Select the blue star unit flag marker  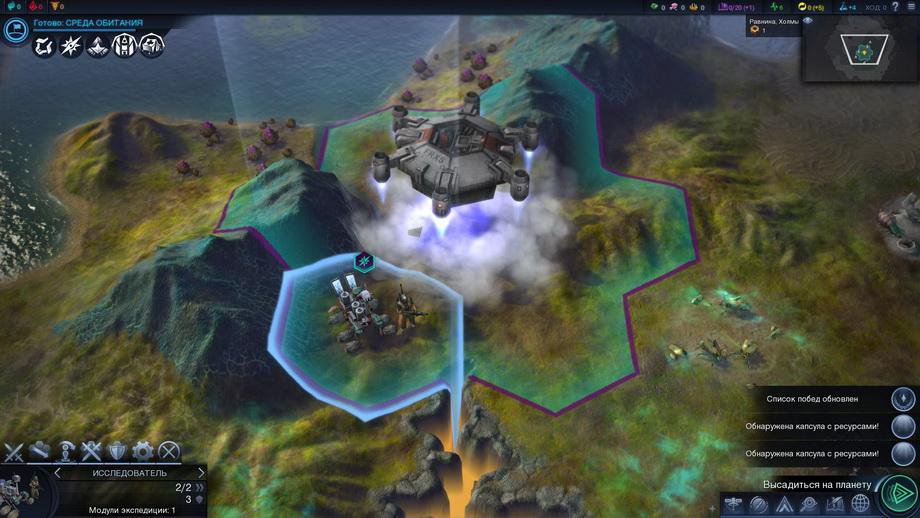tap(366, 262)
